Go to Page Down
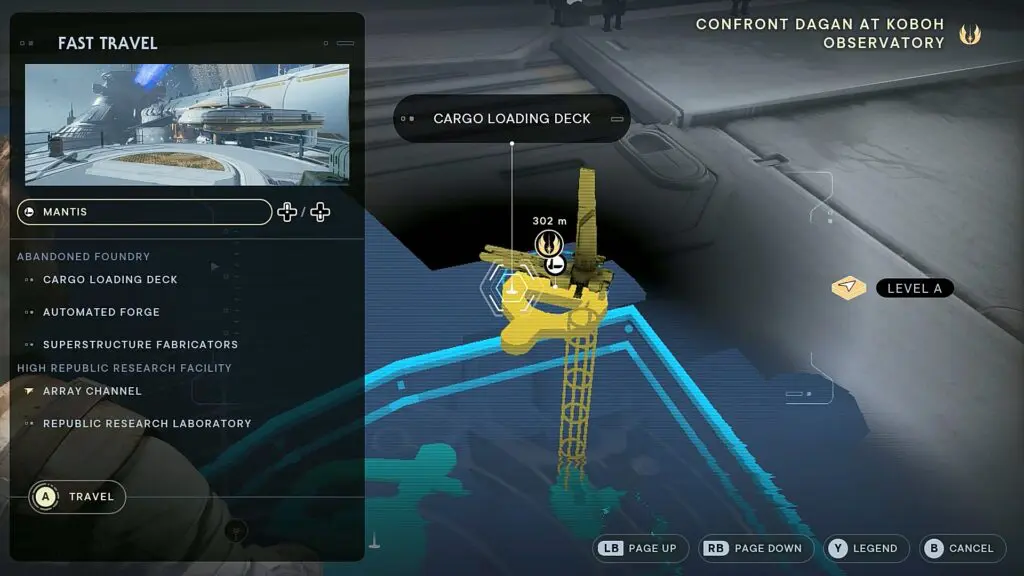Screen dimensions: 1024x576 click(754, 548)
